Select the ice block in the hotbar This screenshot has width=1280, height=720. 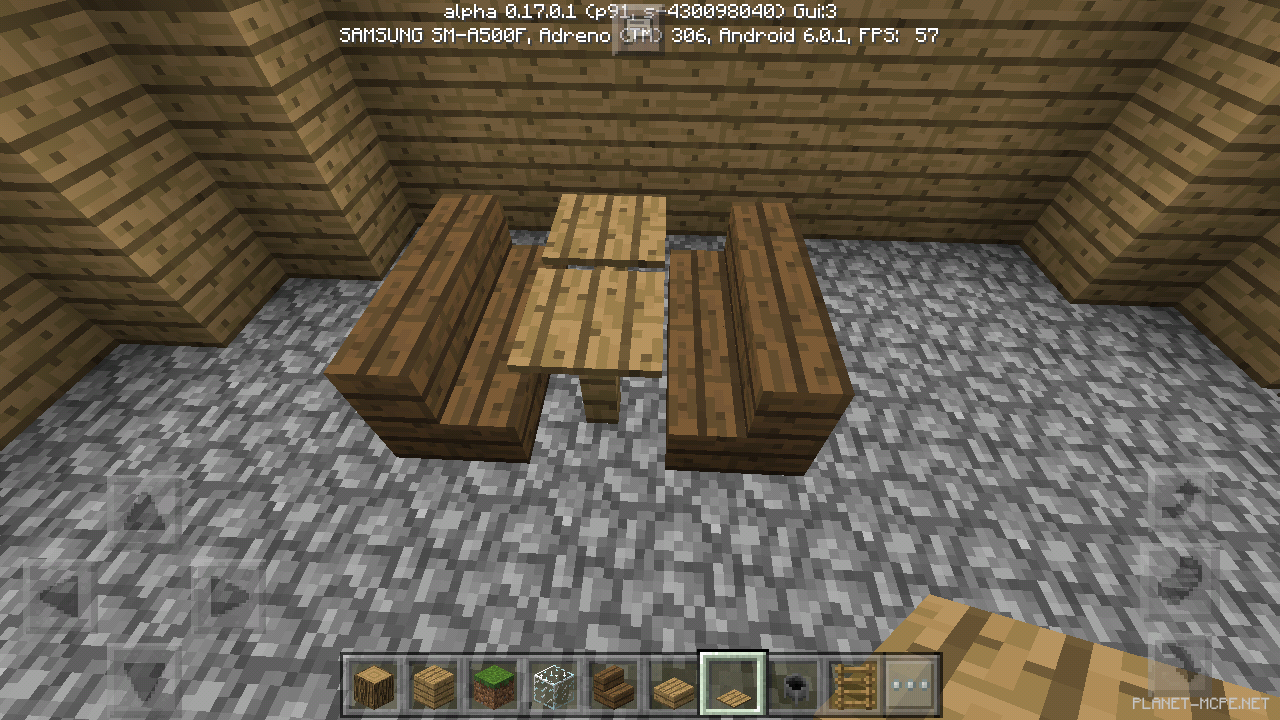(551, 683)
